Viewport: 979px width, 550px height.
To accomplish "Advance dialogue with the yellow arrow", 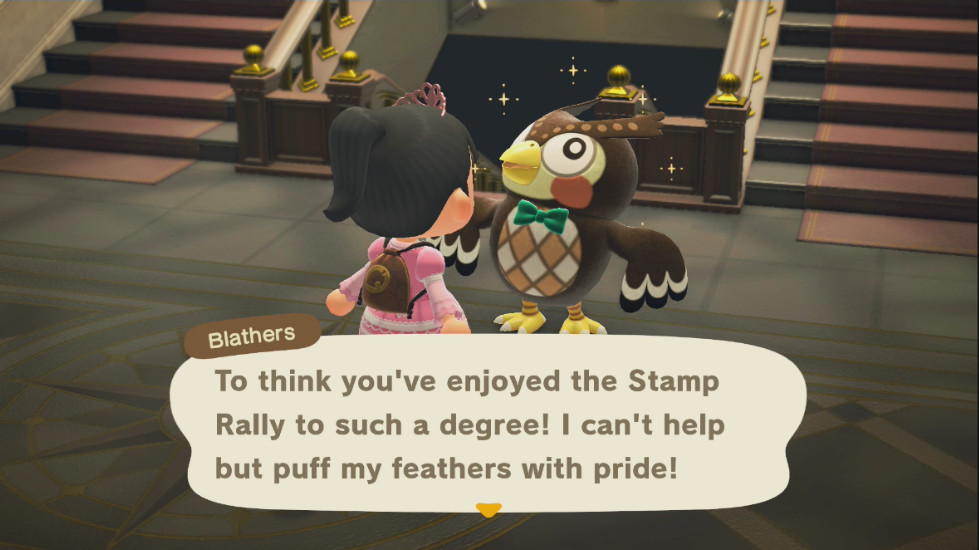I will pyautogui.click(x=488, y=510).
